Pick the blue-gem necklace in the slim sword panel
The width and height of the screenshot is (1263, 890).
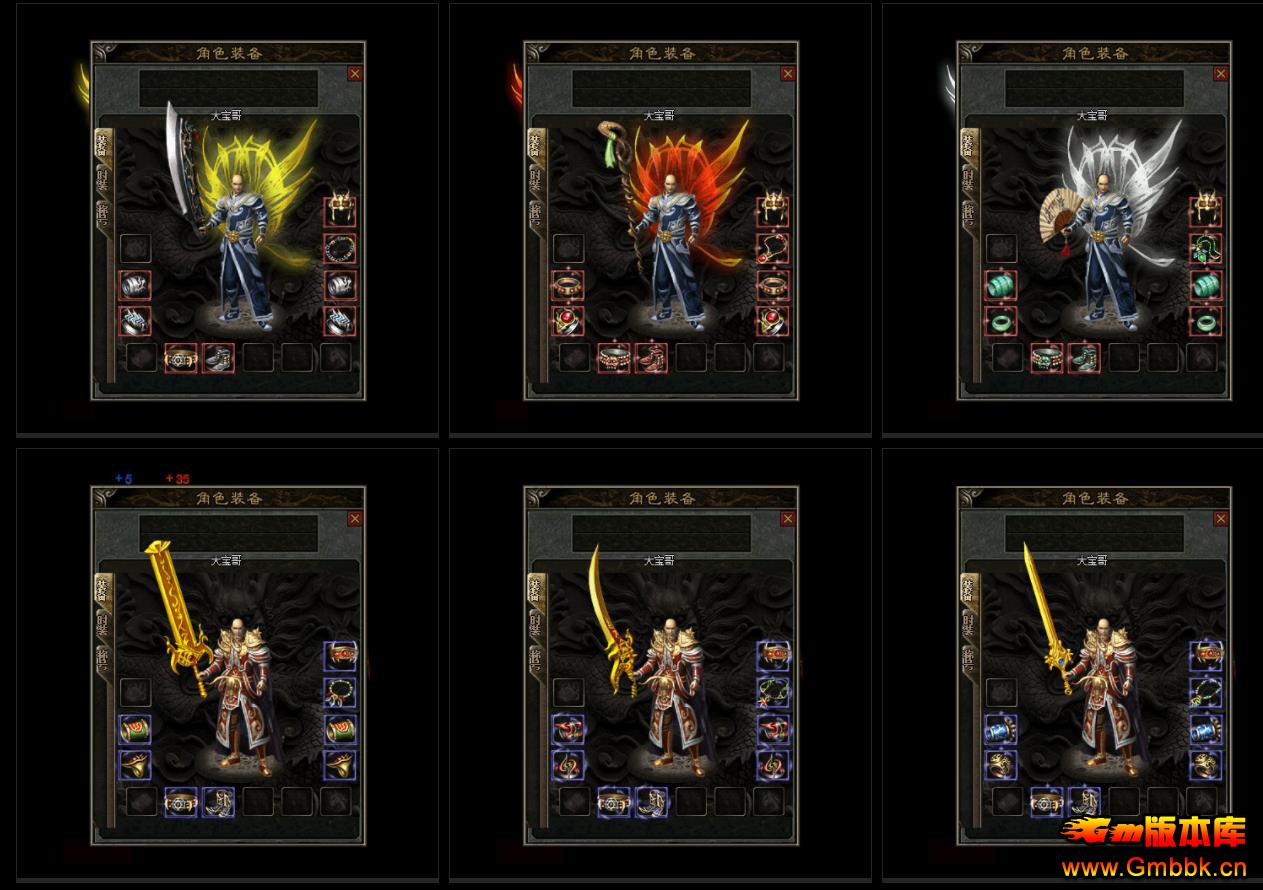click(x=1206, y=693)
